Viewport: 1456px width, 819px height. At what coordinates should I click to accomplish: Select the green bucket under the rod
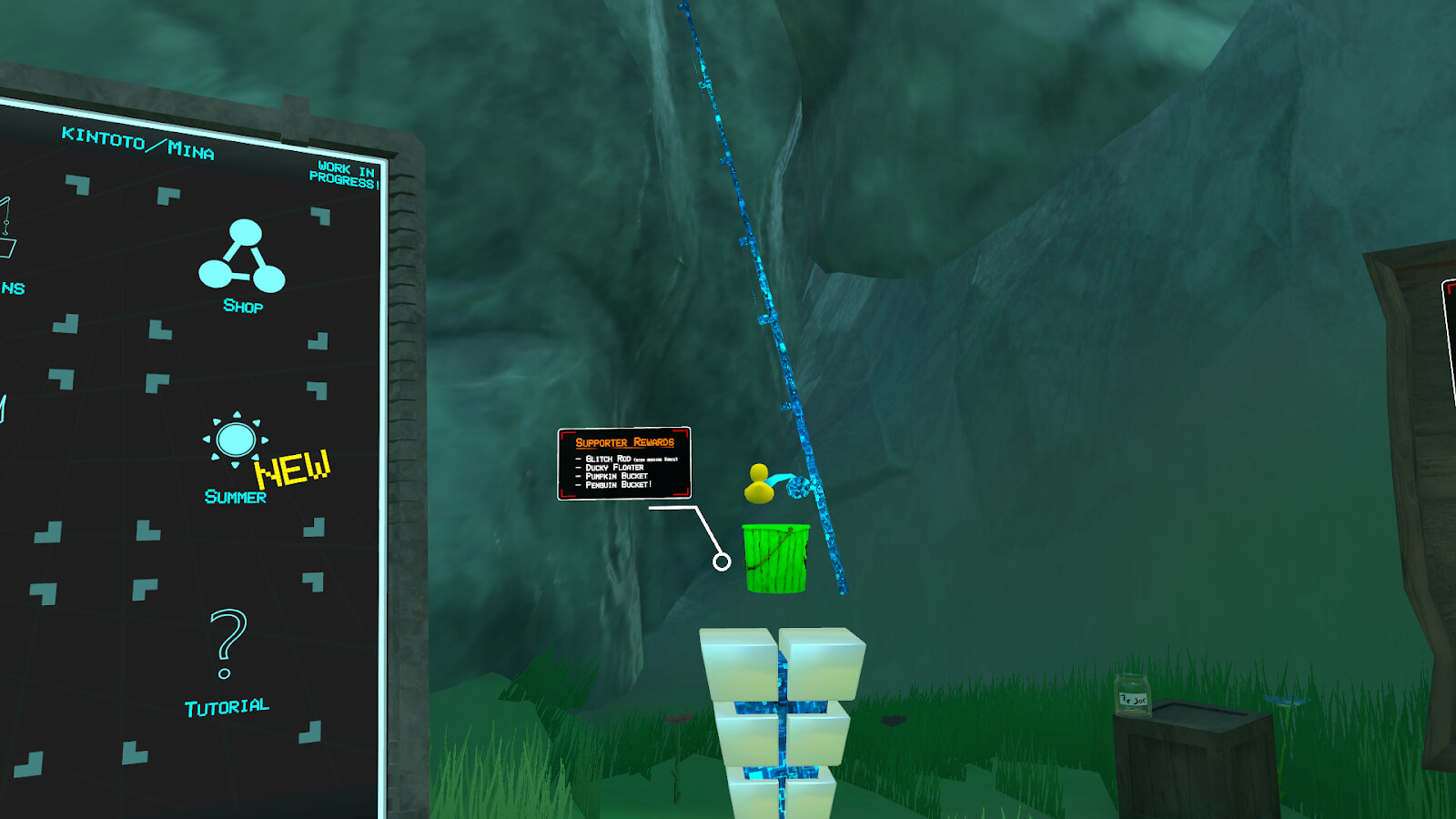tap(778, 558)
